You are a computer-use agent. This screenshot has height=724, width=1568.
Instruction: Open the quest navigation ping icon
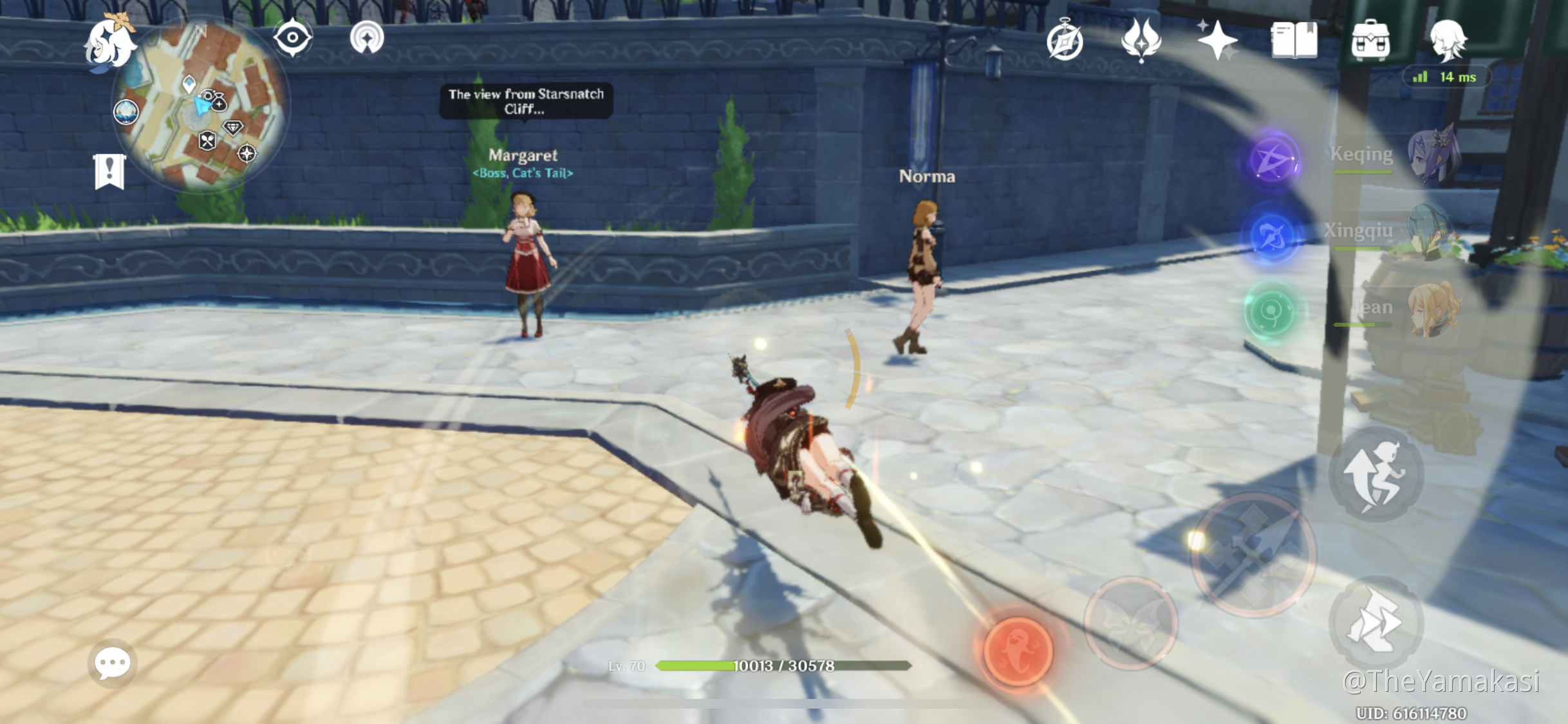(367, 38)
